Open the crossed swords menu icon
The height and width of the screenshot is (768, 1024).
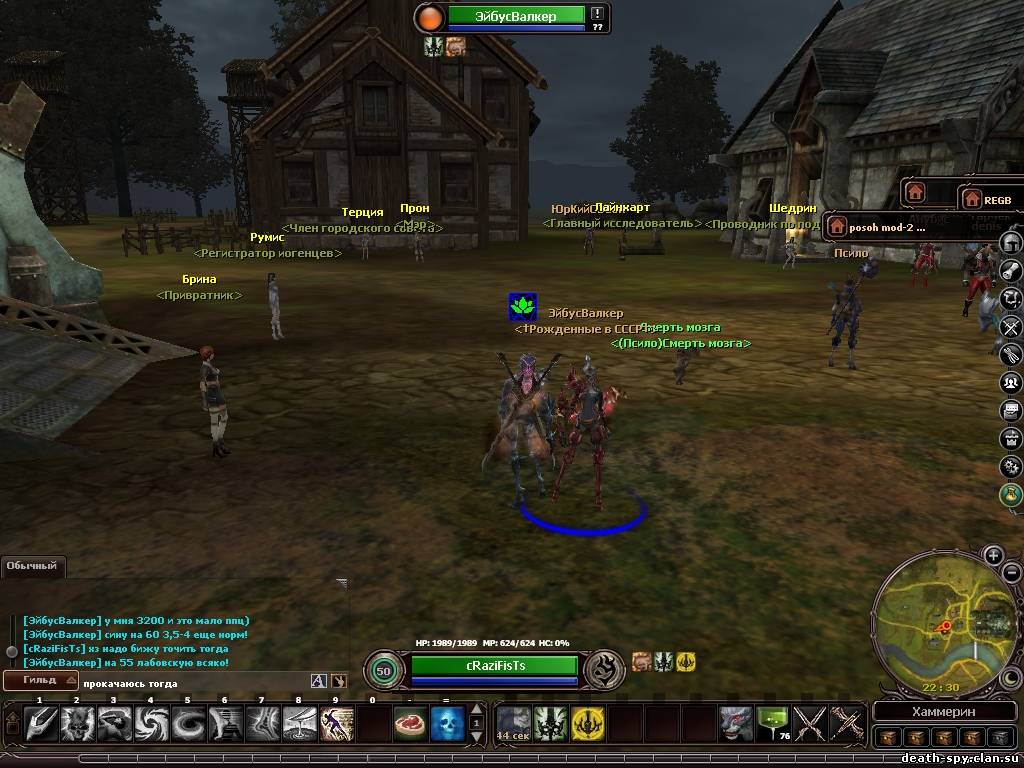click(1011, 326)
